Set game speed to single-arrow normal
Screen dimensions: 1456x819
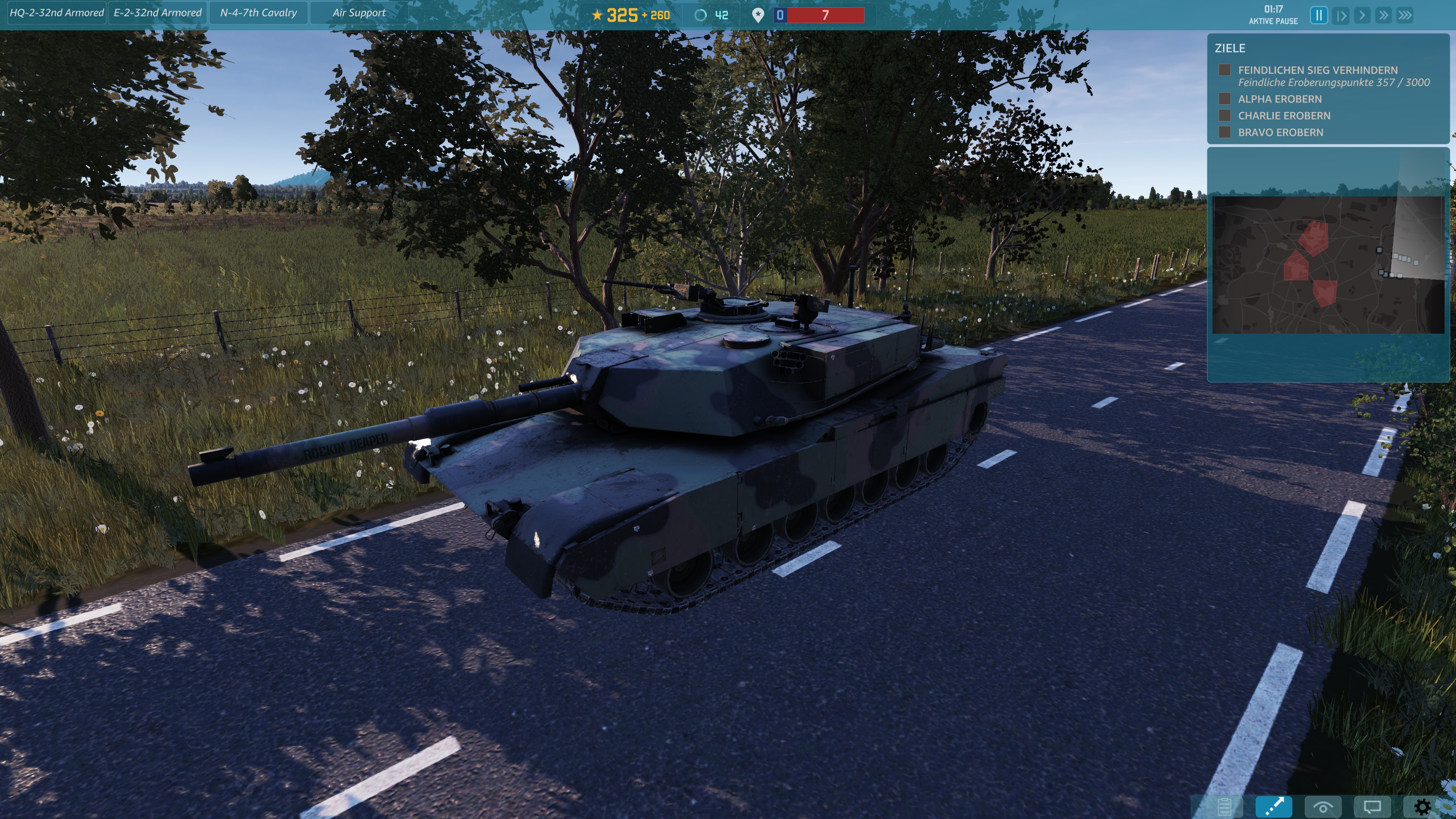click(1362, 15)
